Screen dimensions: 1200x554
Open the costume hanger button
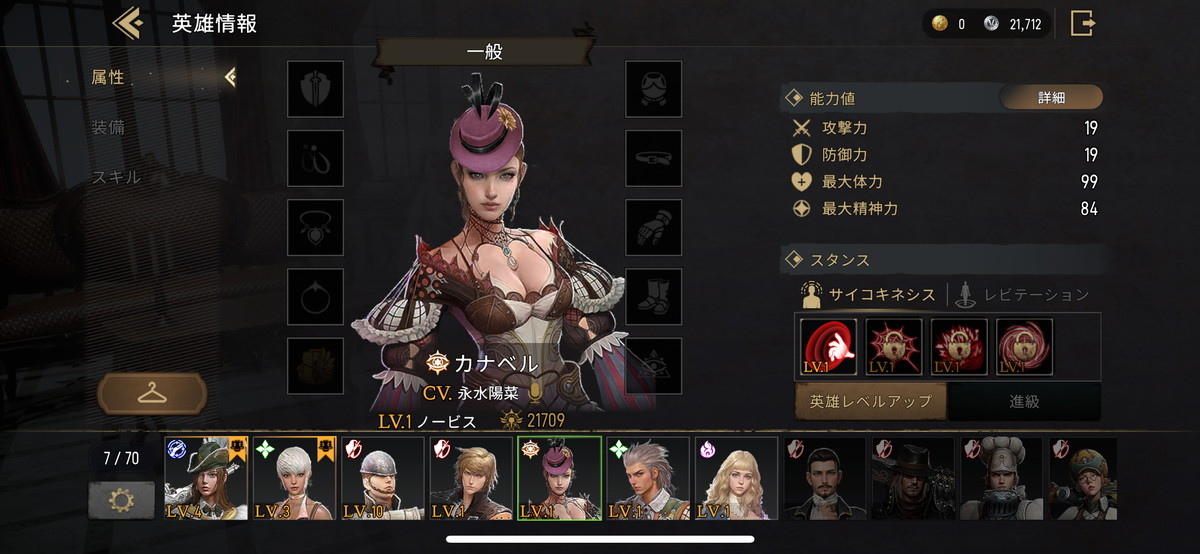click(152, 393)
